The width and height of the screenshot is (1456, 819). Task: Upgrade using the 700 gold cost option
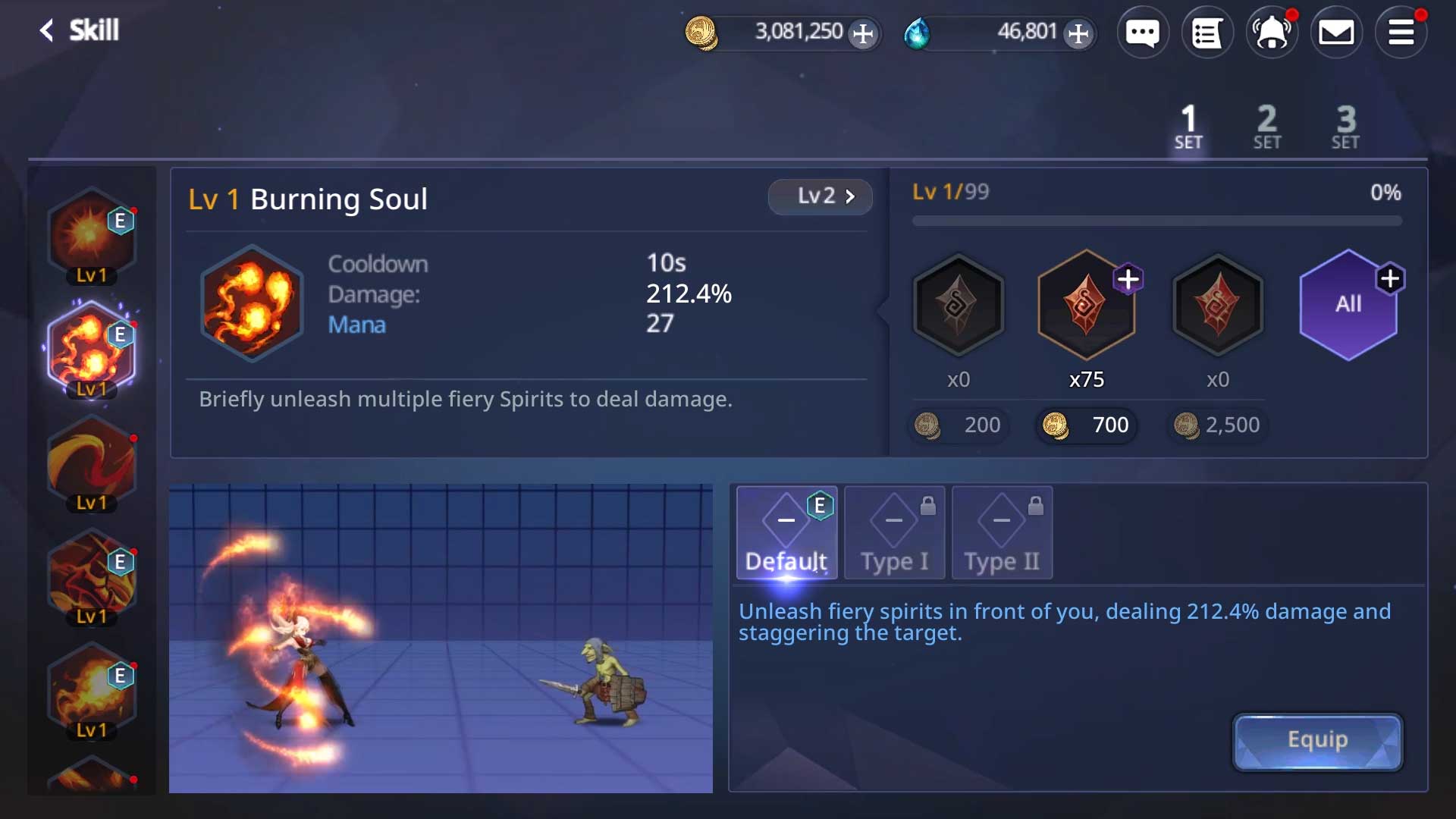point(1086,425)
